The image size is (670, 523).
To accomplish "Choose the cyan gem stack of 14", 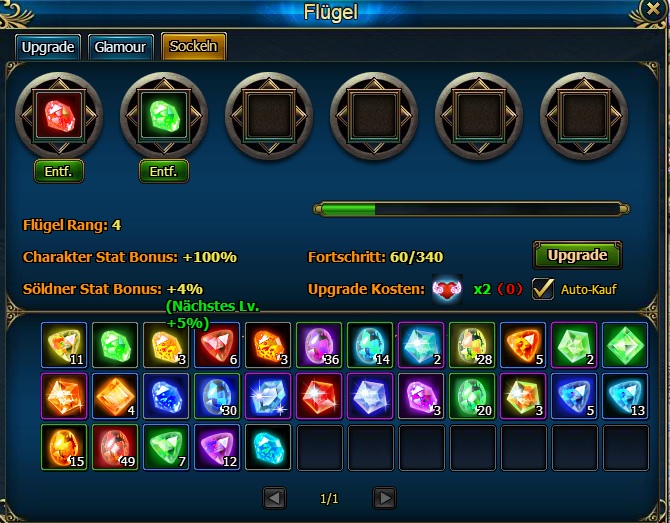I will pos(370,345).
